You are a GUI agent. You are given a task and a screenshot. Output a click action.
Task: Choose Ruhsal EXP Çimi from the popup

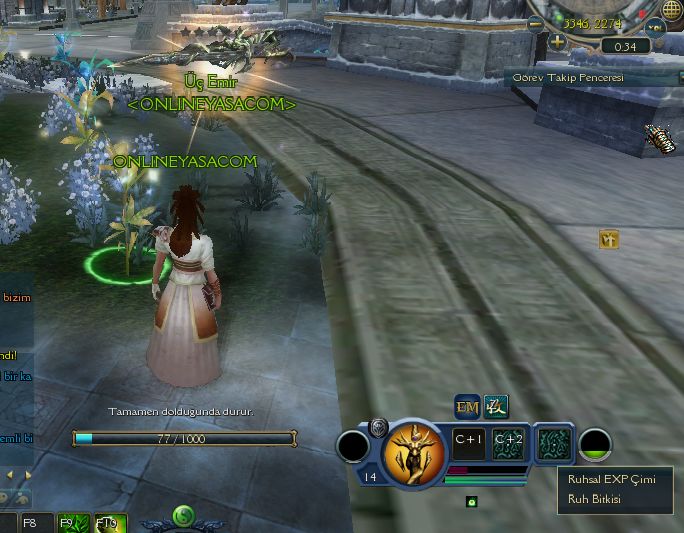(610, 479)
